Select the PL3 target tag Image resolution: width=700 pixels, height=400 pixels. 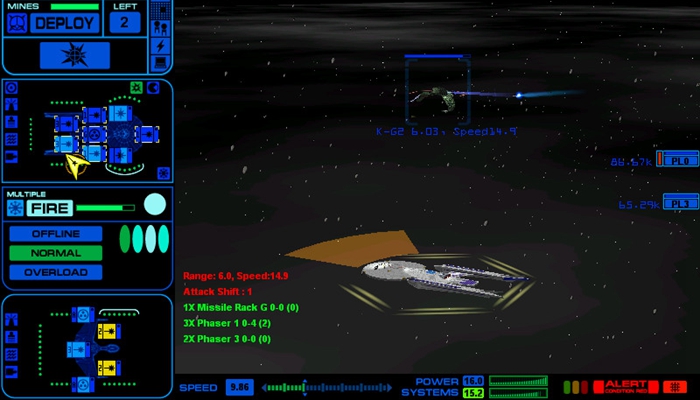pos(680,204)
